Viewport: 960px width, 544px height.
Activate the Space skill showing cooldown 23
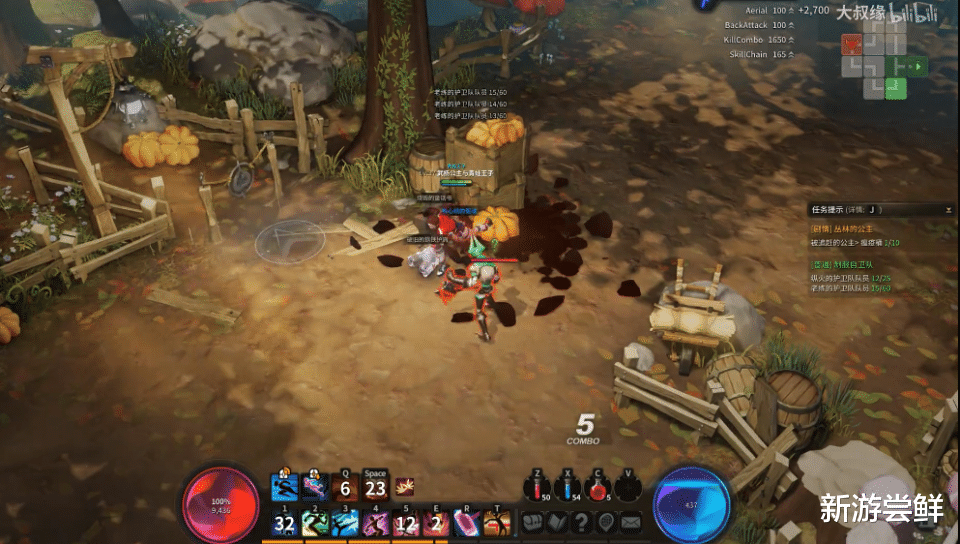pos(375,489)
